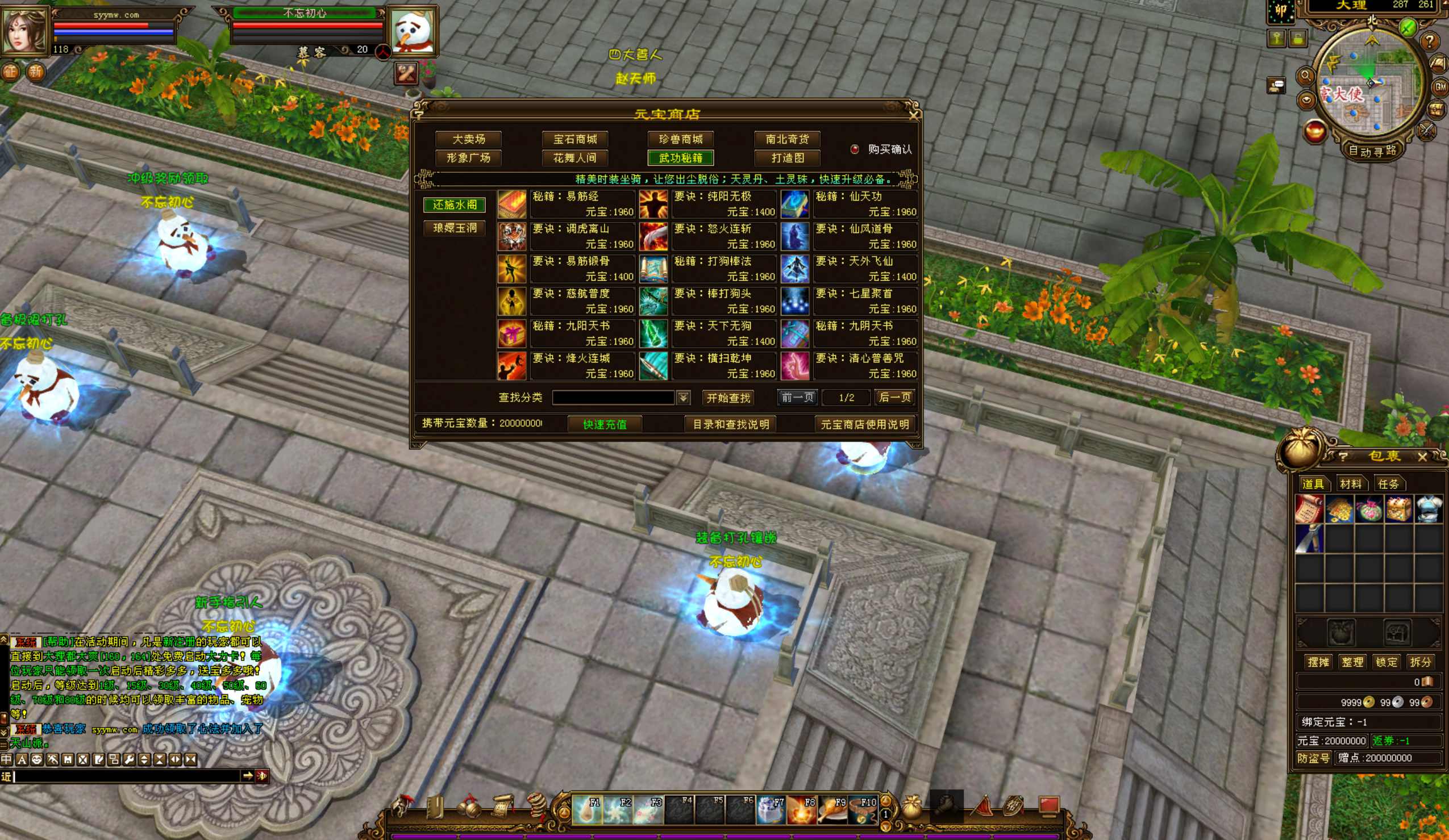Sort the bag with 整理
Viewport: 1449px width, 840px height.
pyautogui.click(x=1352, y=662)
